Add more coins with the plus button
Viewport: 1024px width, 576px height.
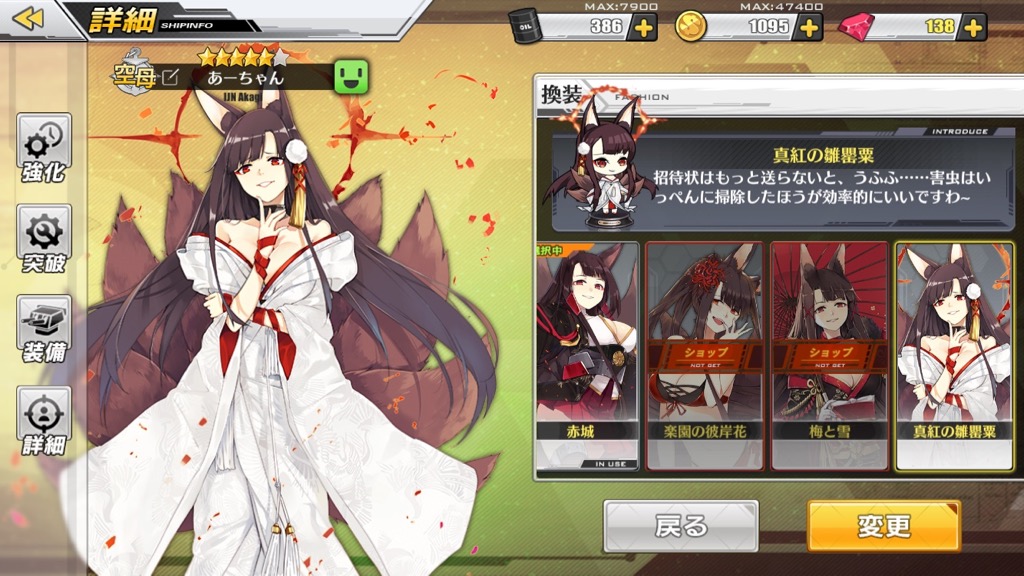tap(808, 27)
